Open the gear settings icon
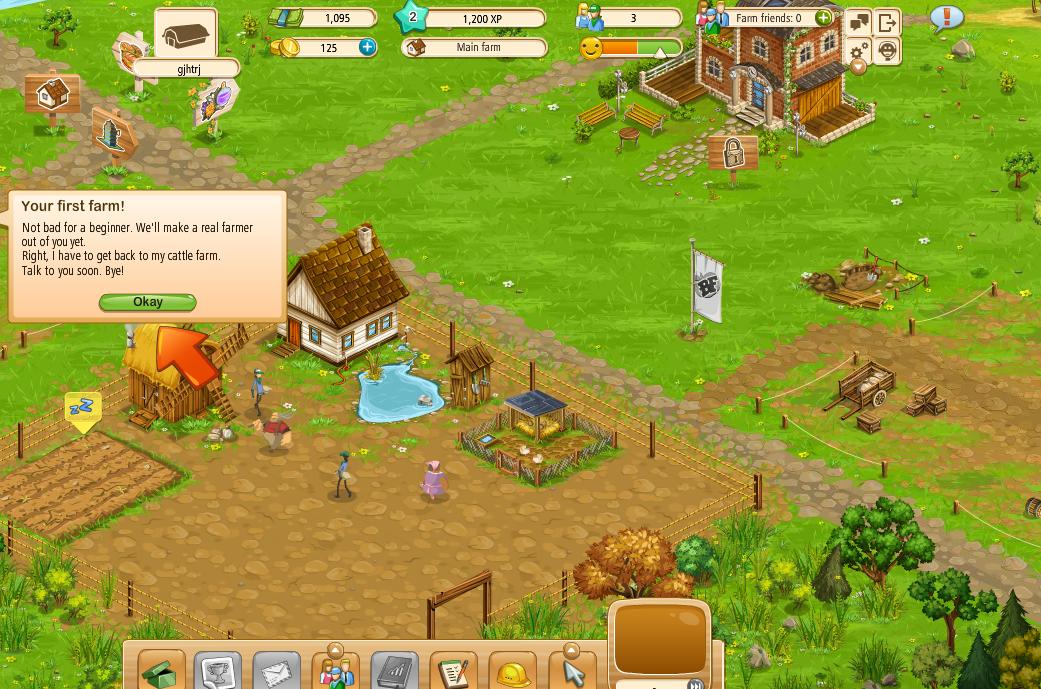The height and width of the screenshot is (689, 1041). click(x=859, y=51)
